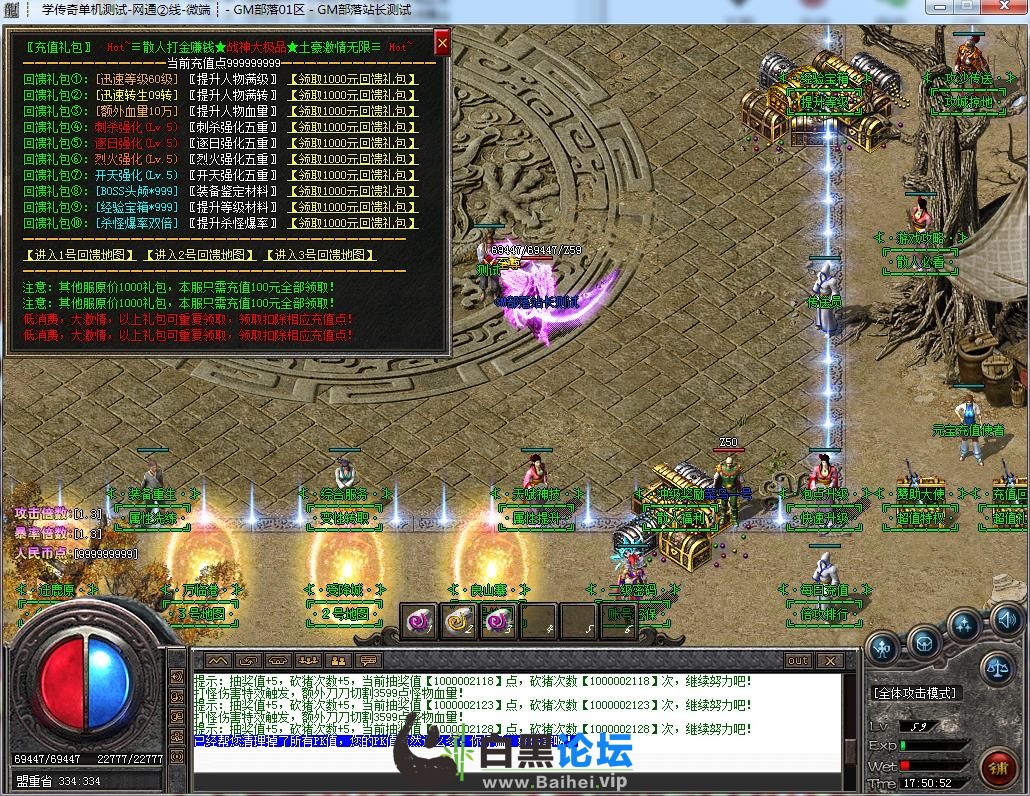1030x796 pixels.
Task: Enter the 2号回馈地图 map
Action: (x=199, y=255)
